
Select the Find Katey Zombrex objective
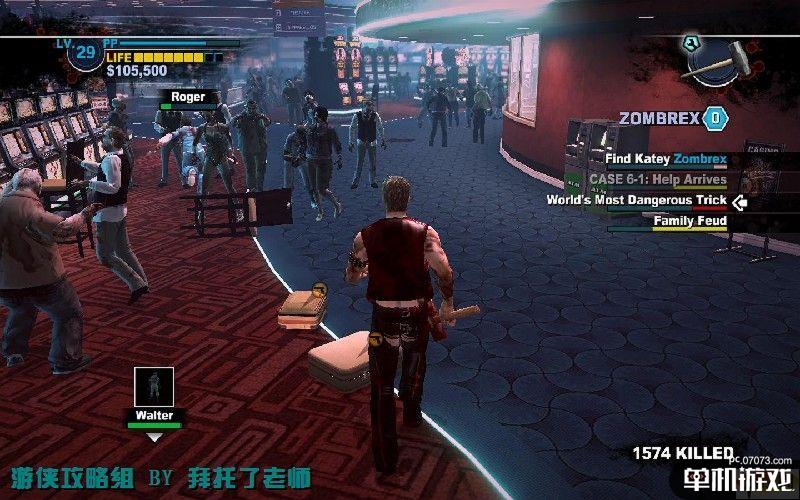tap(665, 159)
